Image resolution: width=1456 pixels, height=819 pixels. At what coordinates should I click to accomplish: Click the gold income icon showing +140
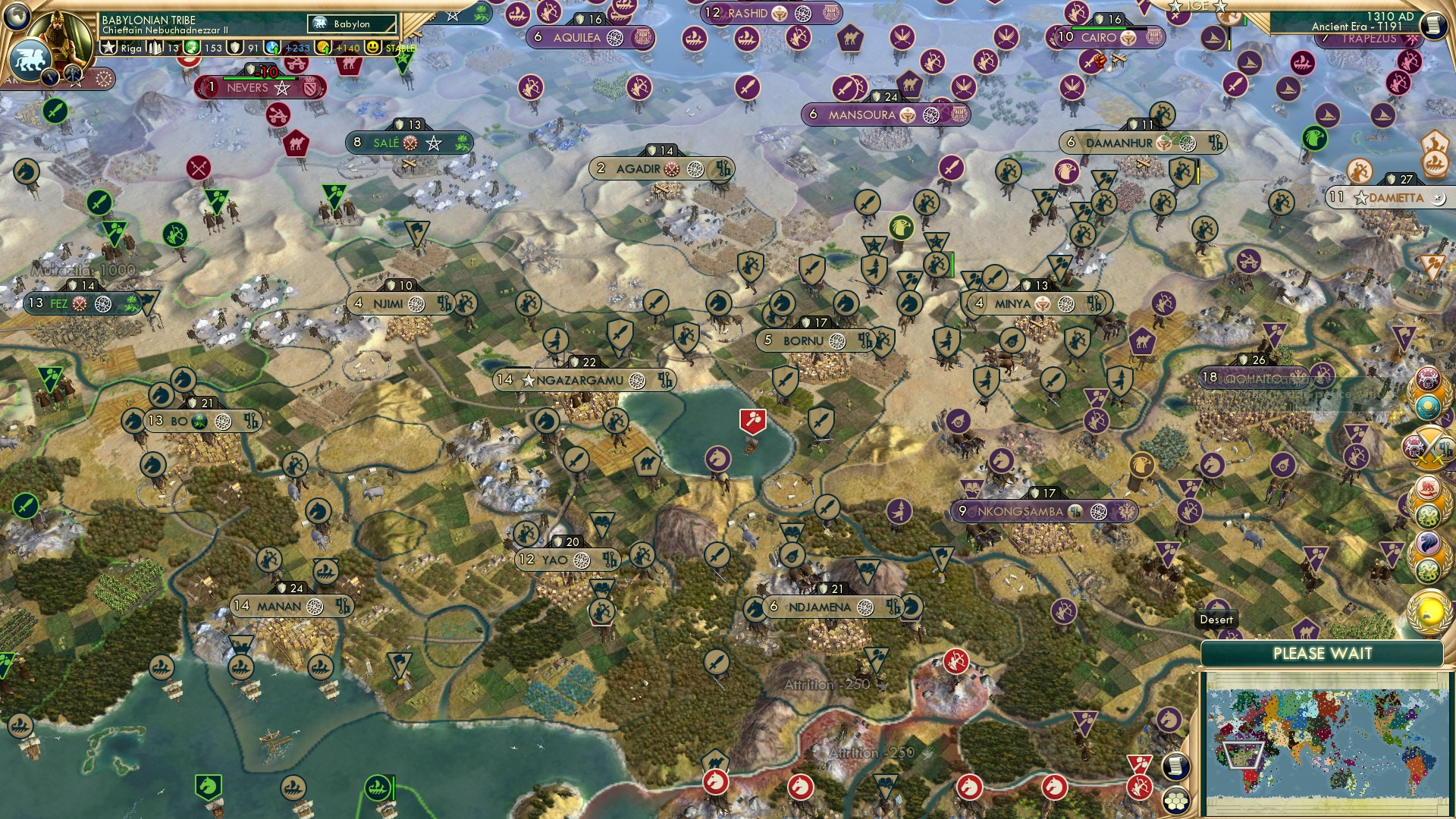323,46
